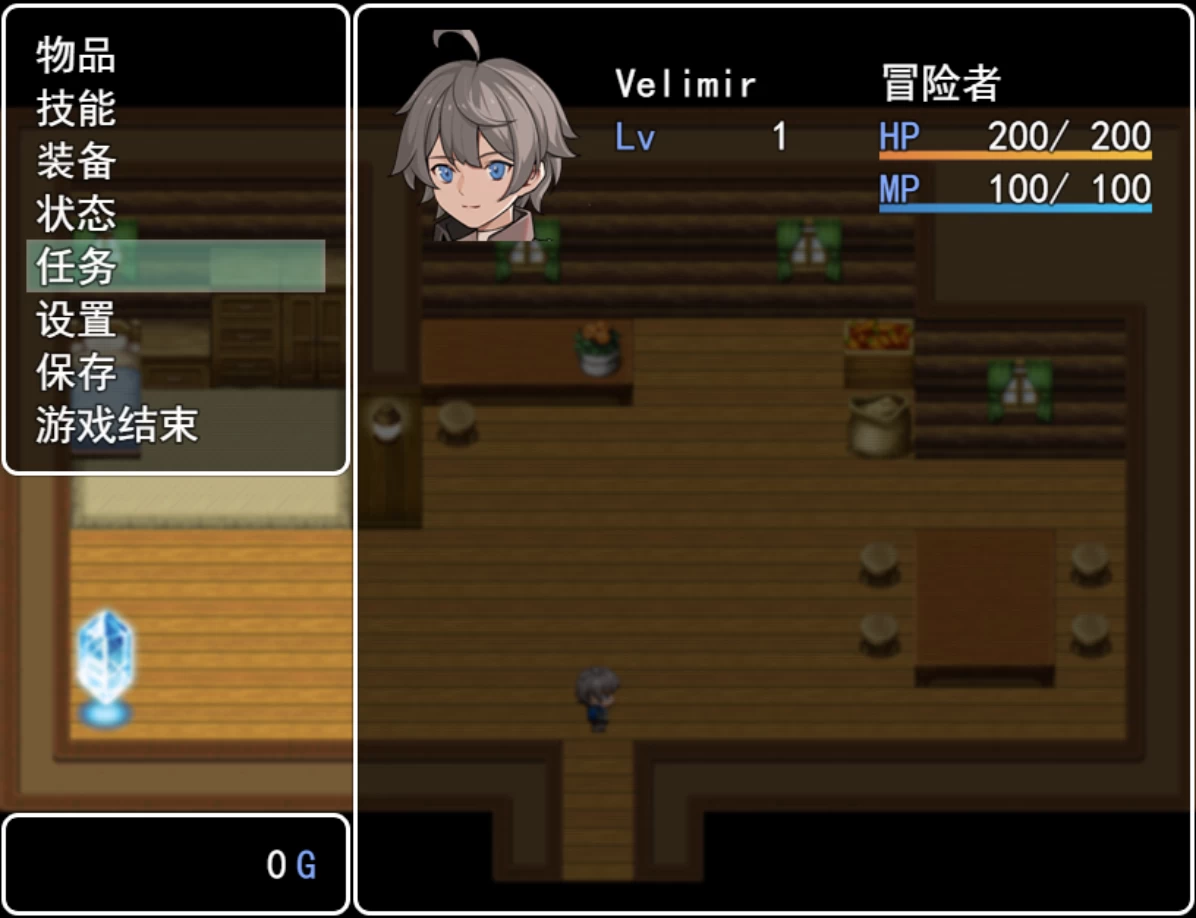The image size is (1196, 918).
Task: Choose the 装备 (Equipment) entry
Action: point(76,161)
